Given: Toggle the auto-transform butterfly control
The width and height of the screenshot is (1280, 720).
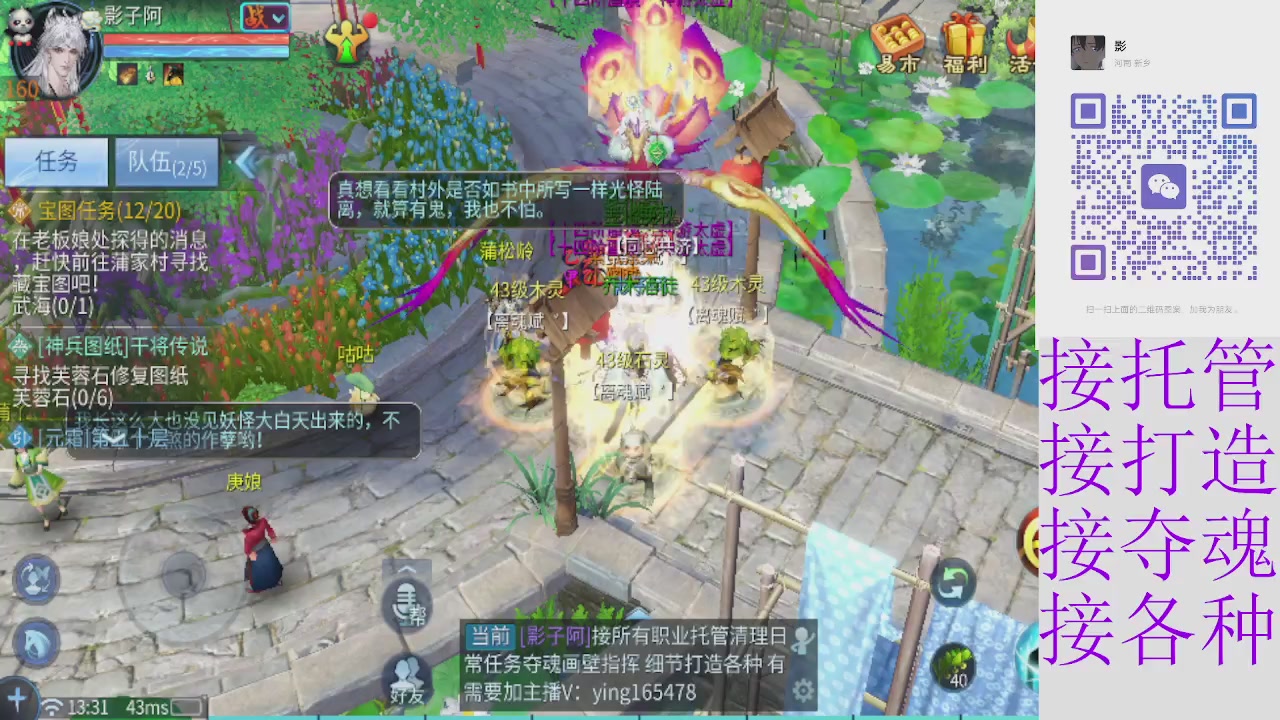Looking at the screenshot, I should click(x=37, y=580).
